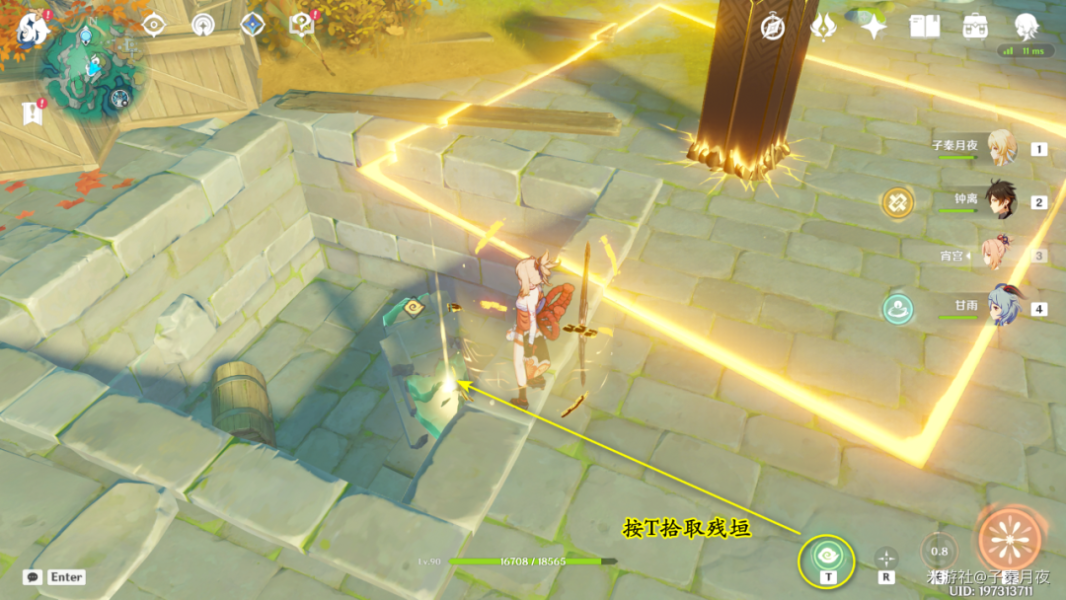Open the target-shaped events icon

154,25
